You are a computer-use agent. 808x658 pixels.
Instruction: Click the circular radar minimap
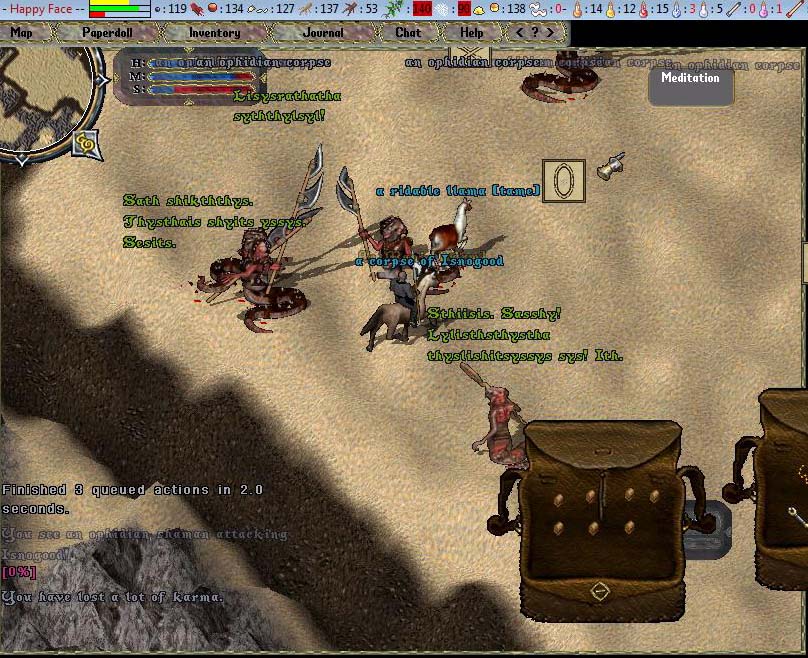(x=45, y=100)
